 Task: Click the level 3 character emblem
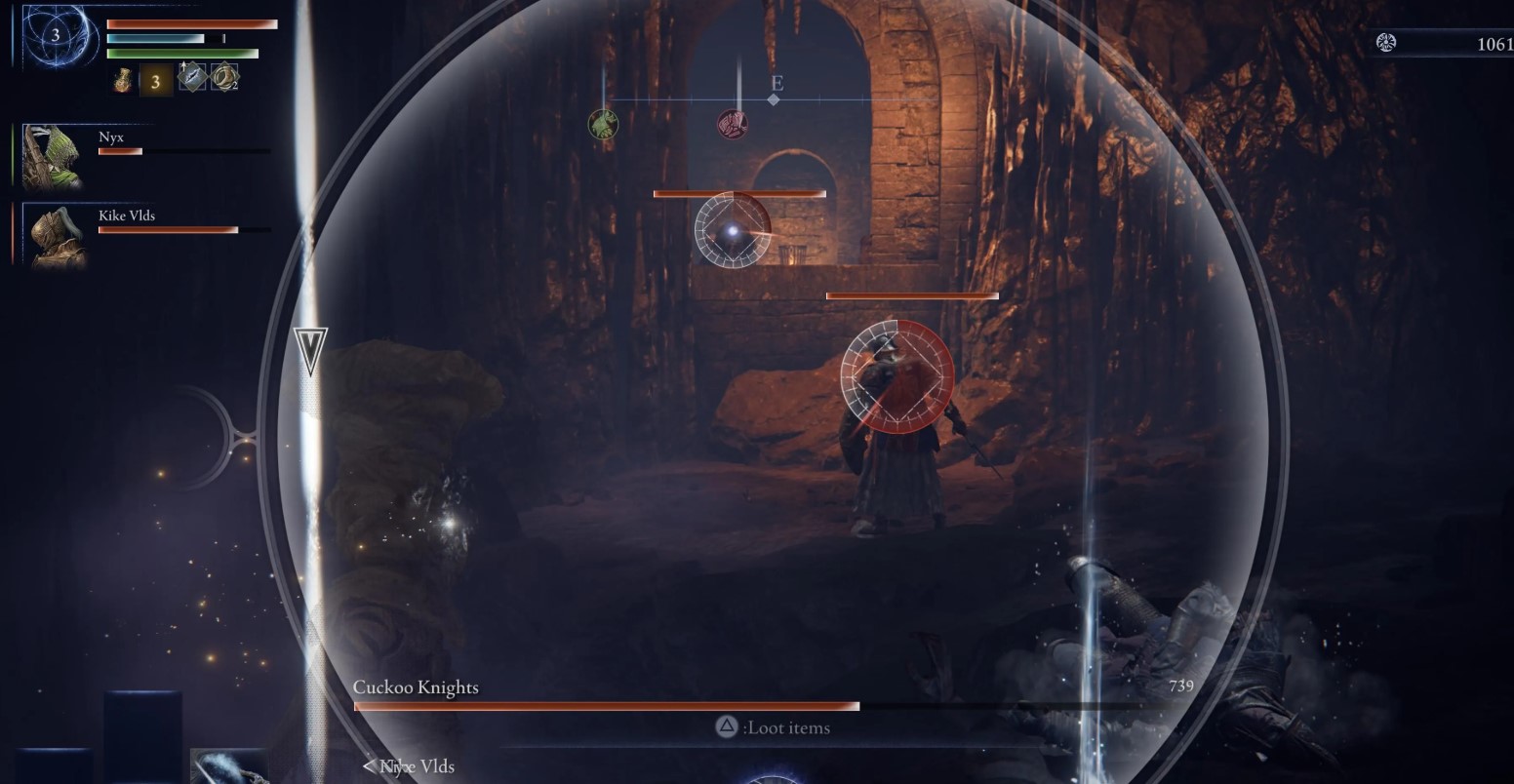click(x=57, y=36)
